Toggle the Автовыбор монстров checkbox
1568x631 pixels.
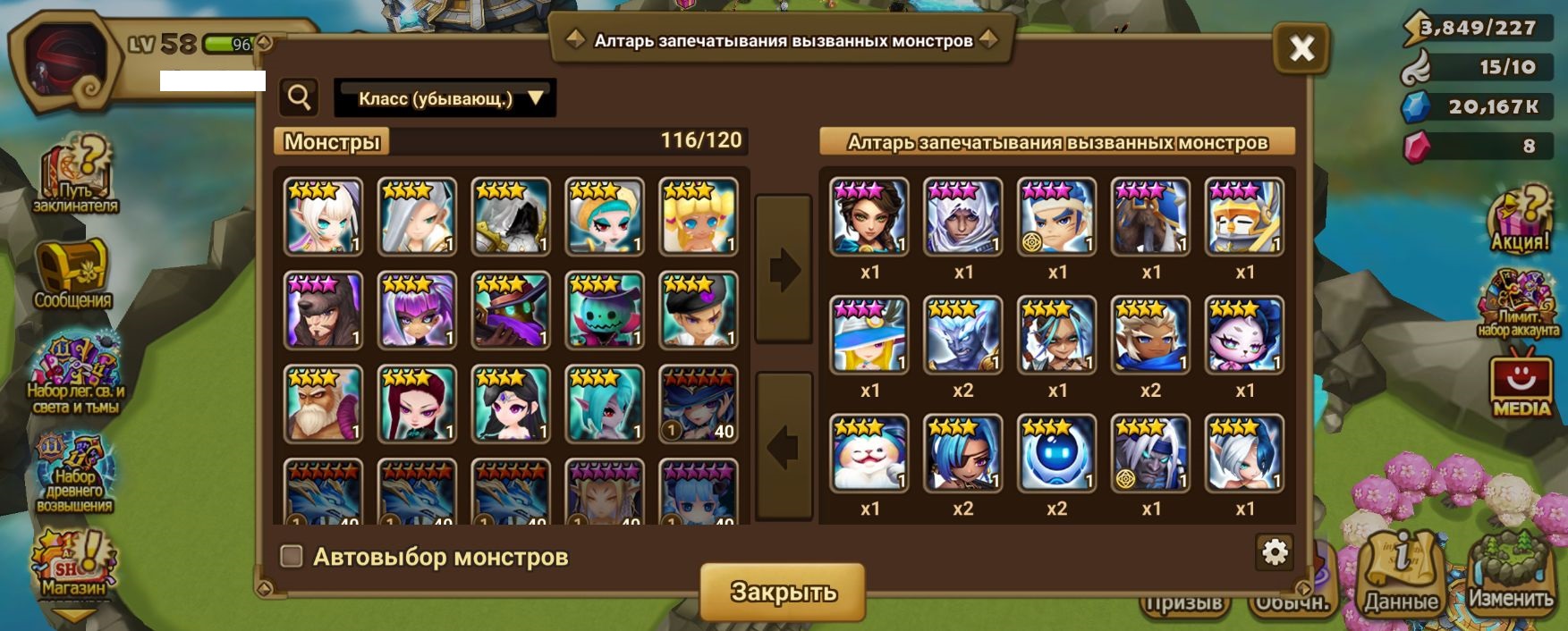click(292, 557)
